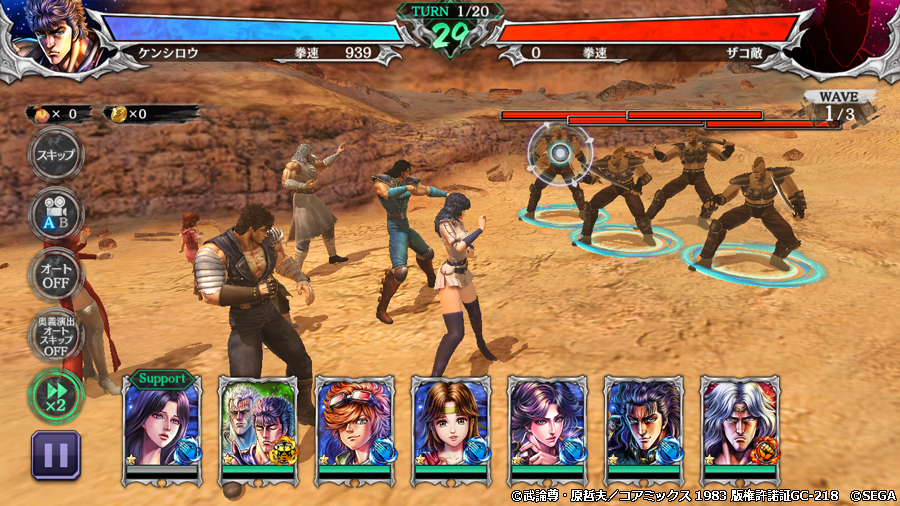Switch the camera A/B view

click(x=56, y=213)
